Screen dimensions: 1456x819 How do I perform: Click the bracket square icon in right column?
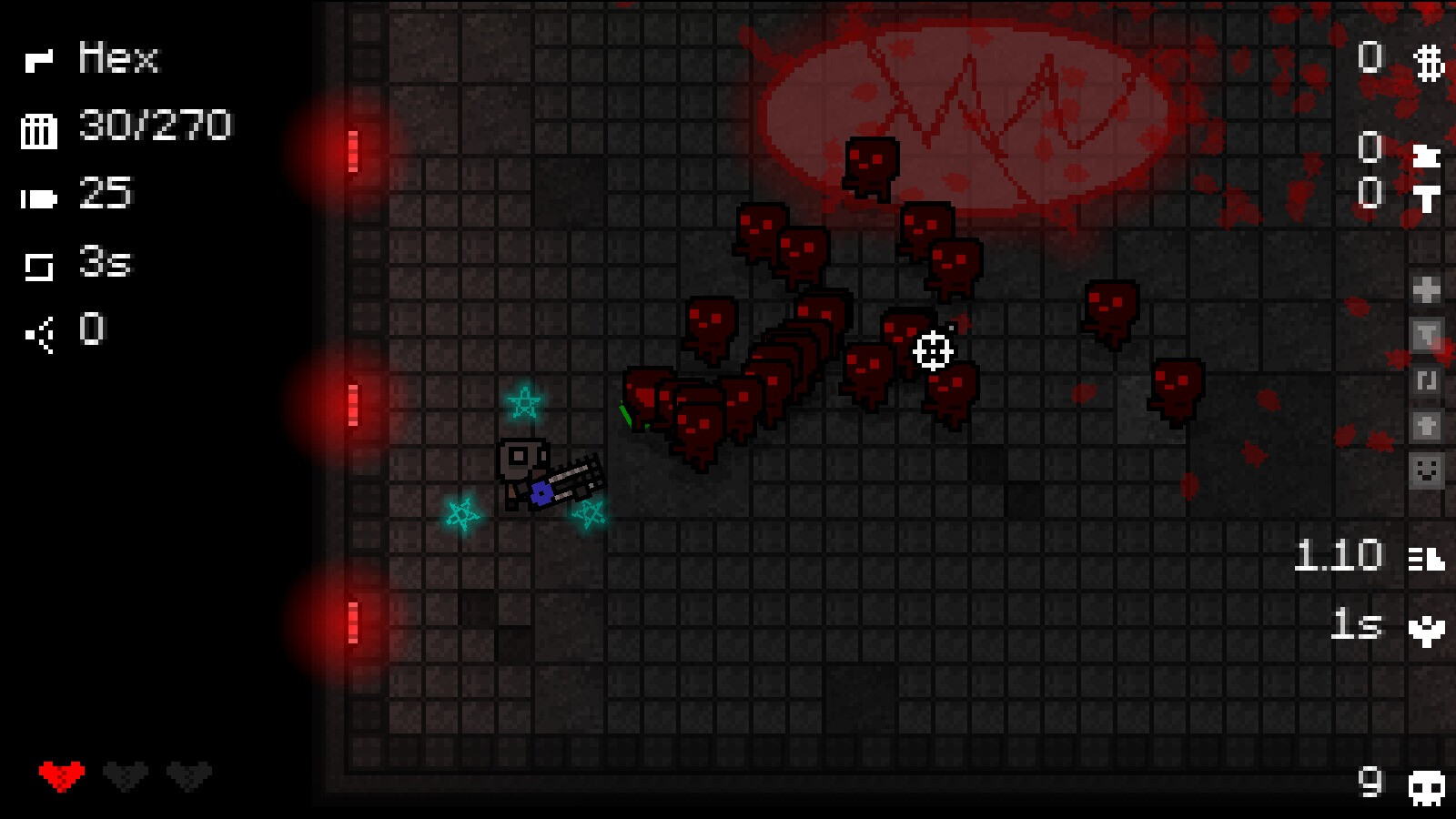point(1427,379)
